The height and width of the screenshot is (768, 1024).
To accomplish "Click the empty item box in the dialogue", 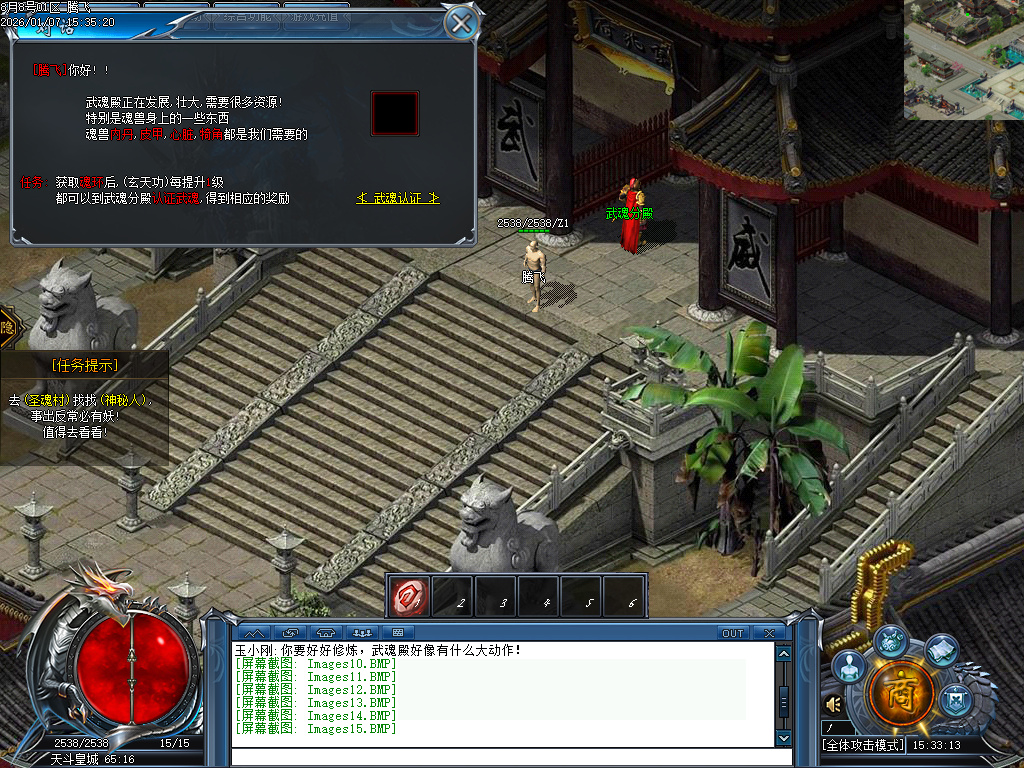I will (x=394, y=113).
